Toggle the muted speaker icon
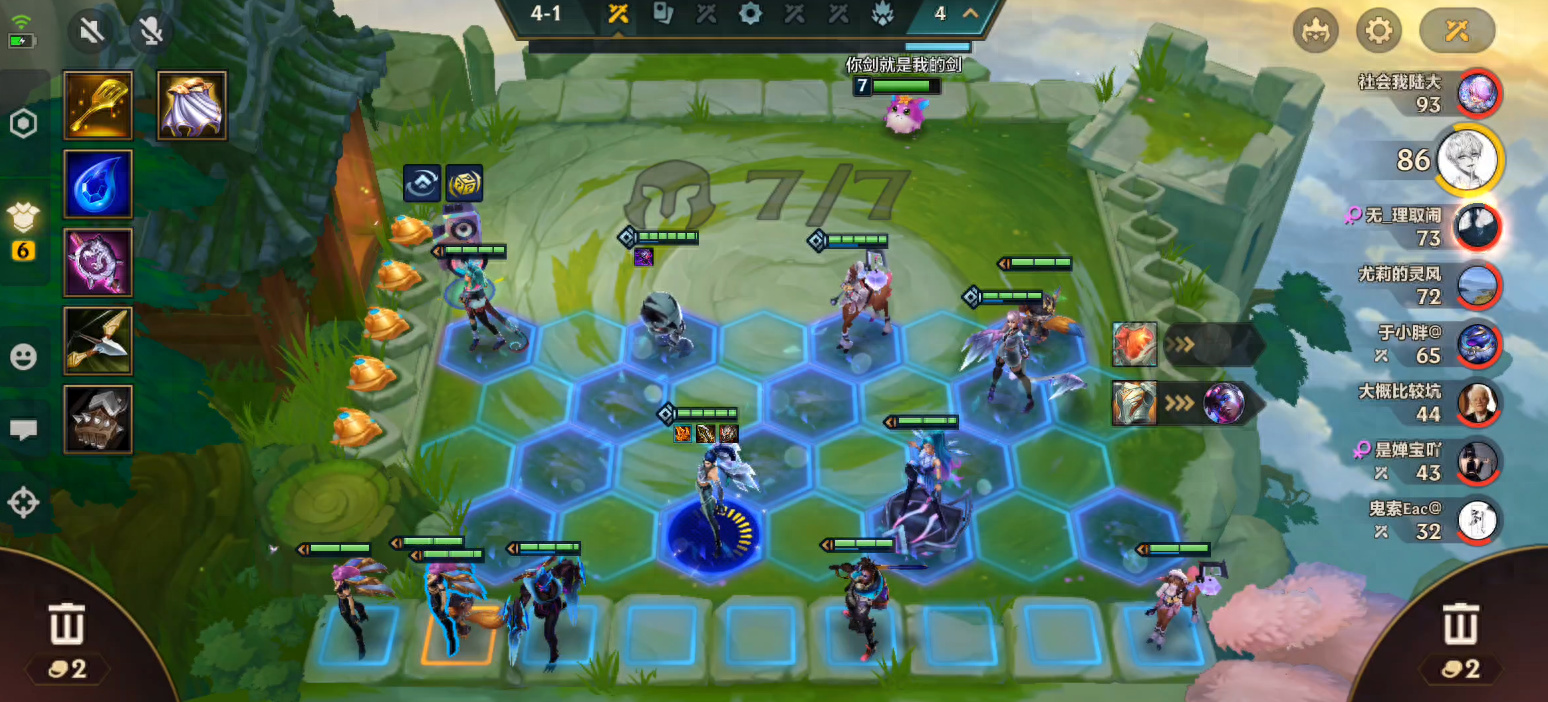This screenshot has width=1548, height=702. 91,31
